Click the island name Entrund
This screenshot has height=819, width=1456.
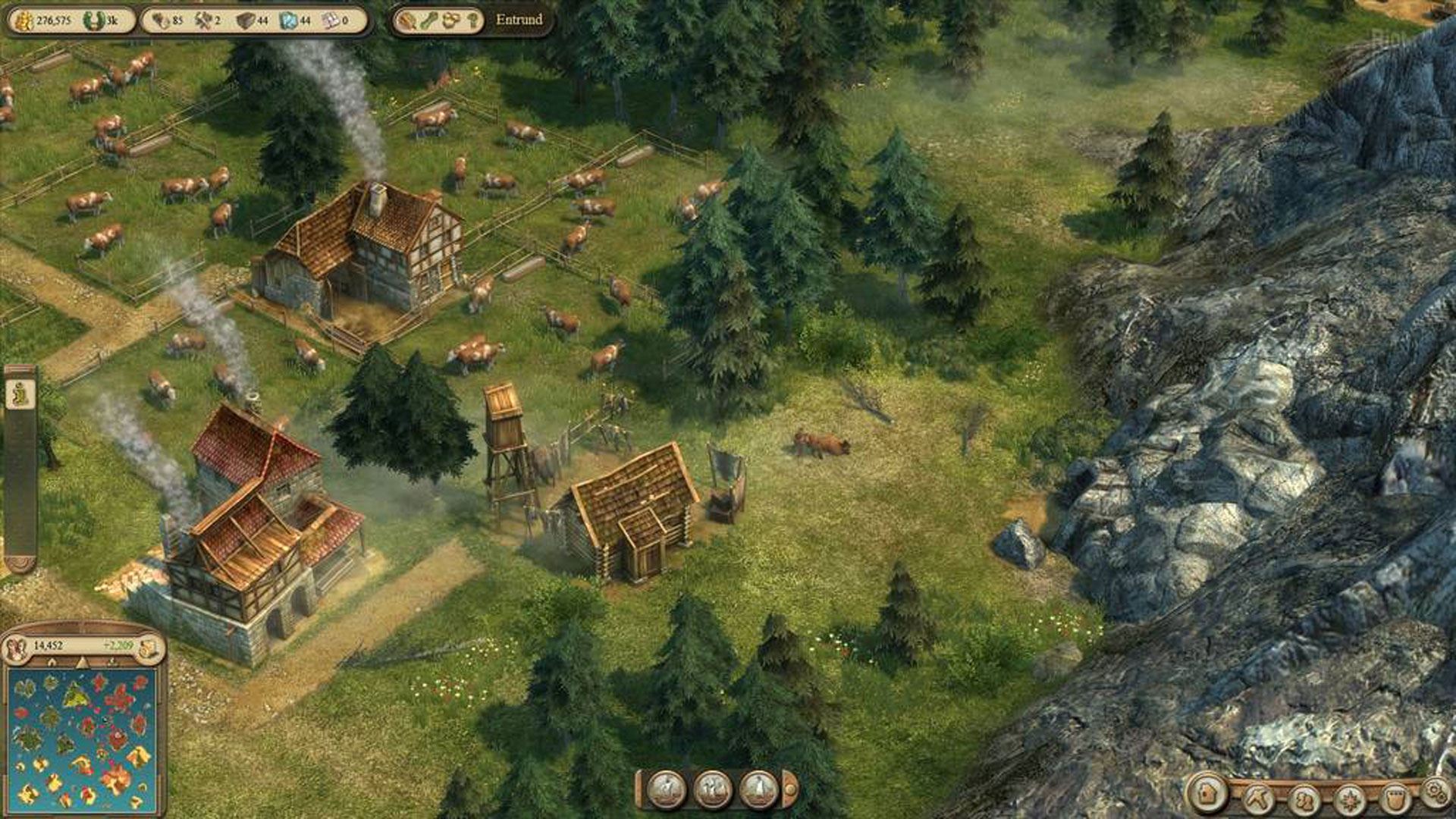point(519,20)
